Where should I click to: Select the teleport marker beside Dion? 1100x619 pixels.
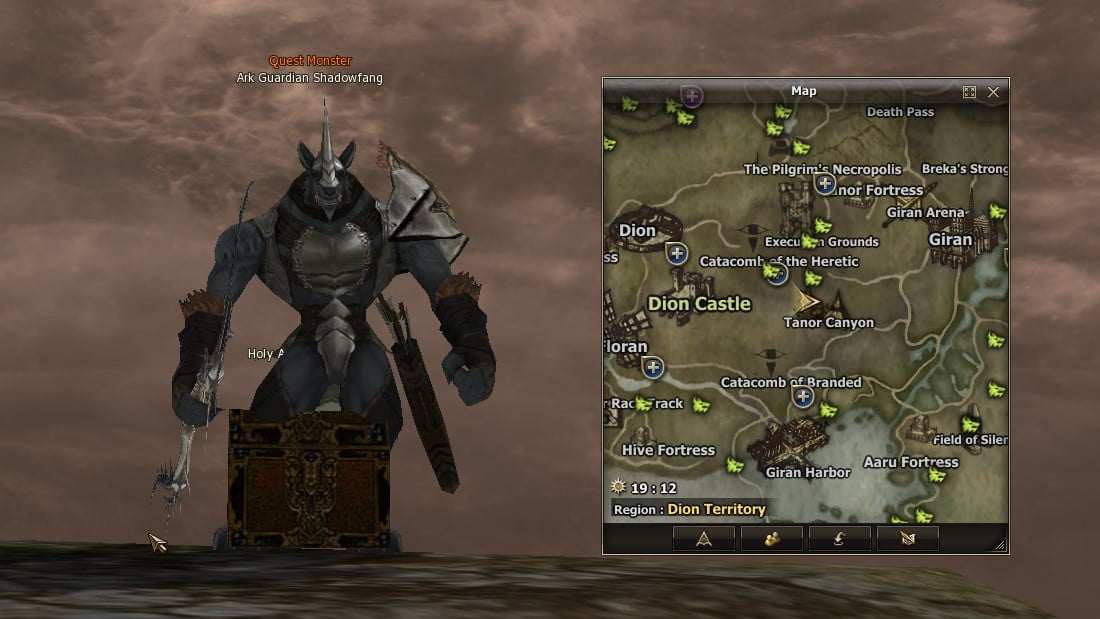(677, 253)
